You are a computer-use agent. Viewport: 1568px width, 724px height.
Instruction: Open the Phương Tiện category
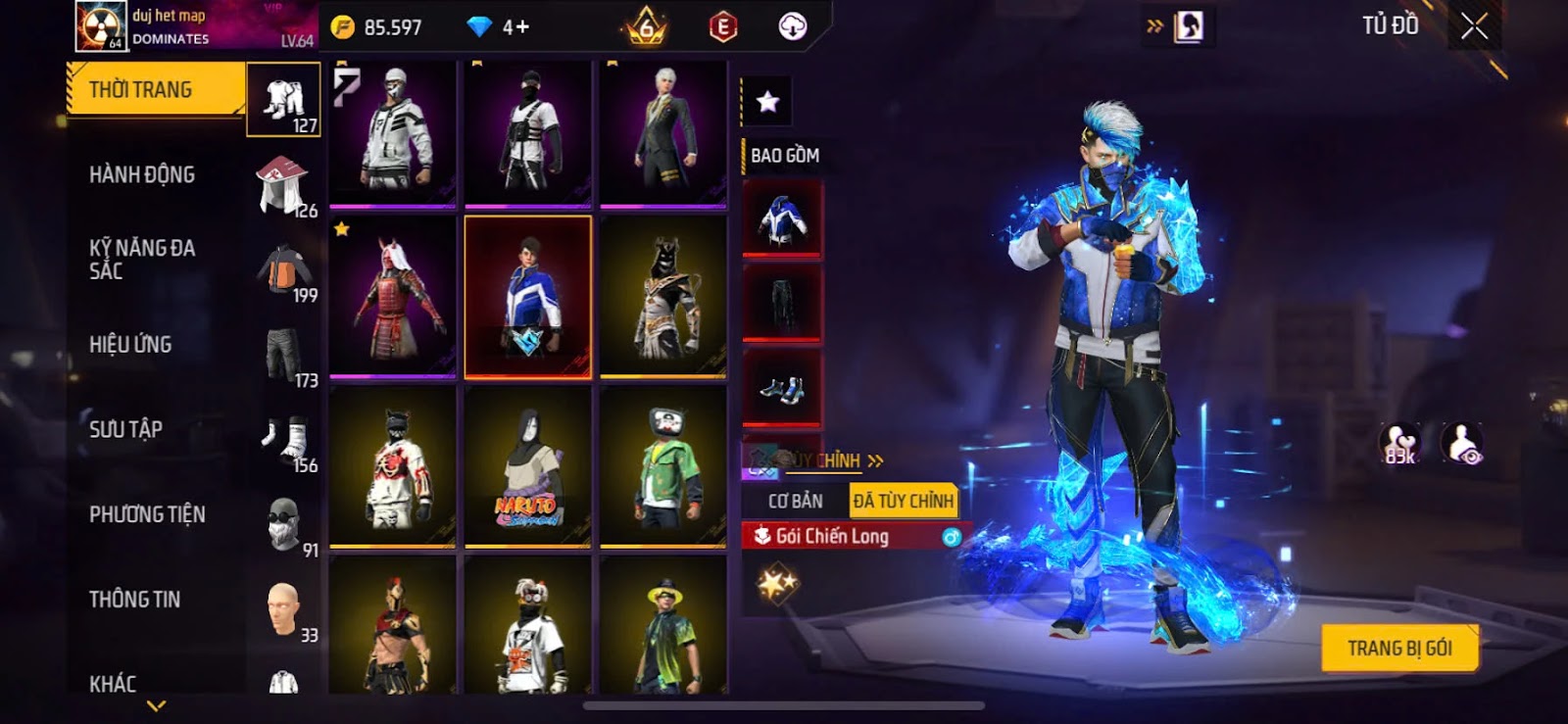coord(147,514)
